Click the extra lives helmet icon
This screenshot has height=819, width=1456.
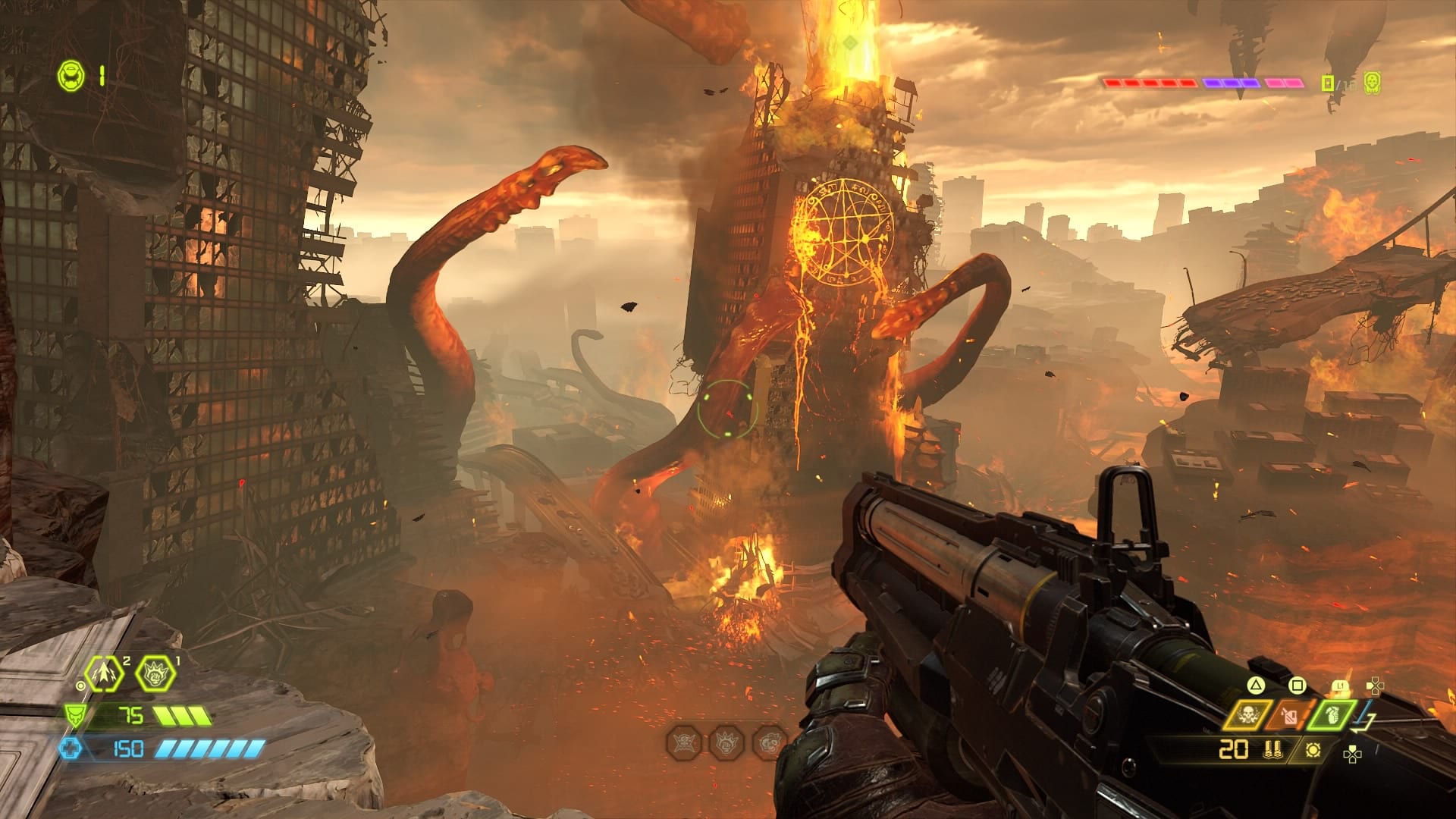point(71,76)
